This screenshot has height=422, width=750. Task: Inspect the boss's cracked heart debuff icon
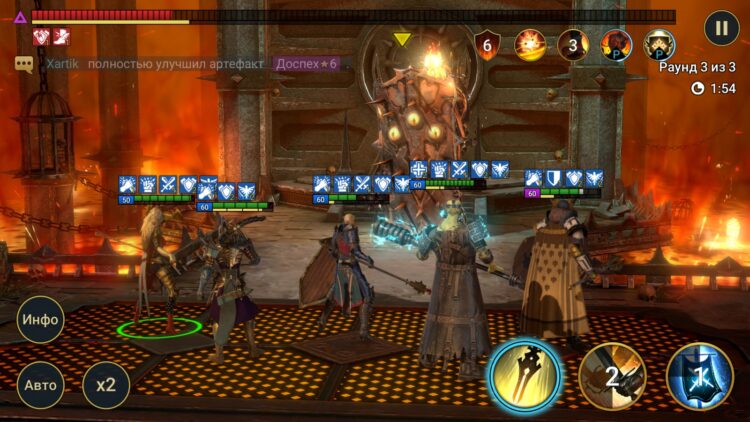[x=42, y=37]
